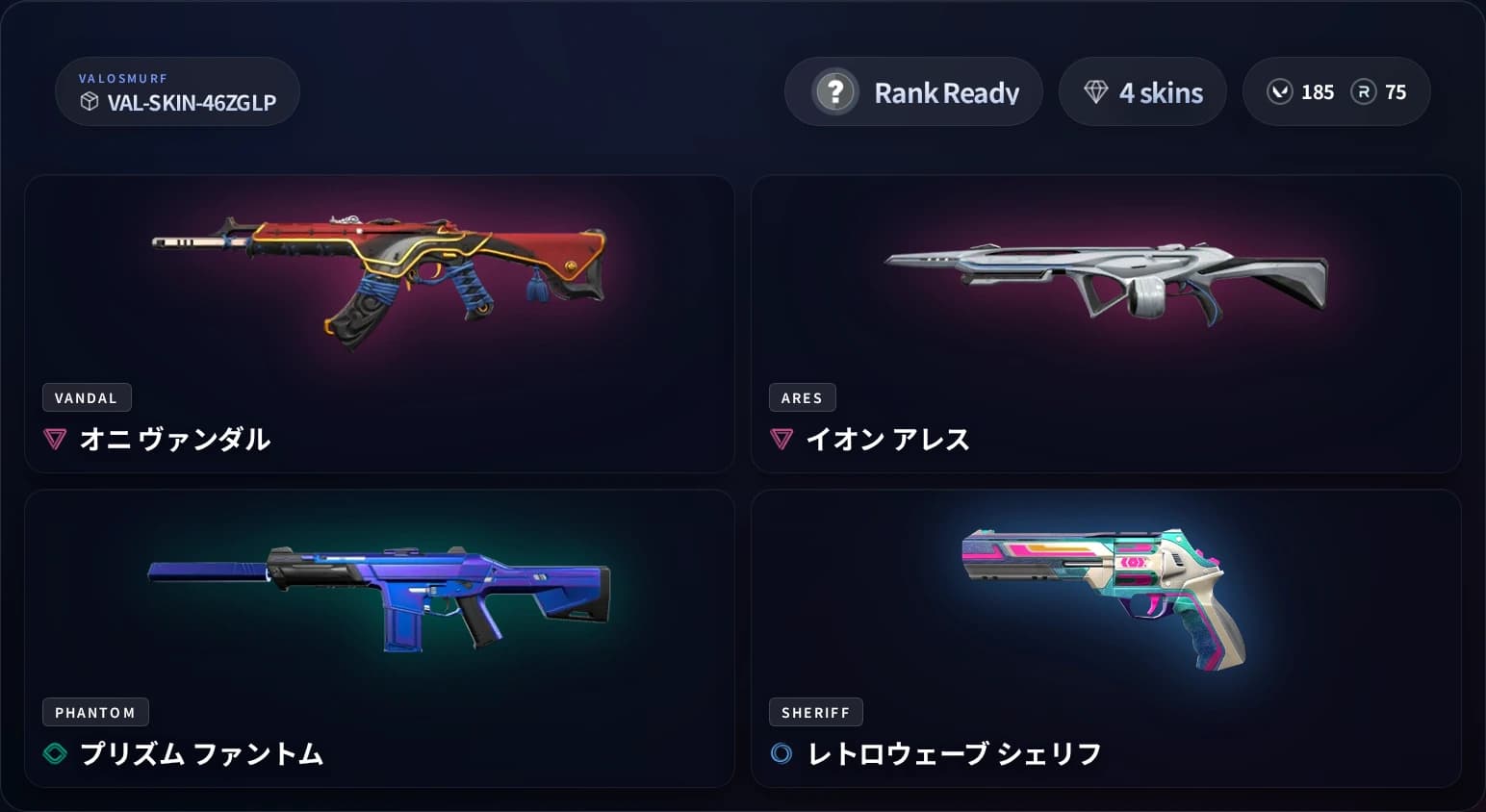The height and width of the screenshot is (812, 1486).
Task: Click the diamond icon in the 4 skins badge
Action: [1094, 91]
